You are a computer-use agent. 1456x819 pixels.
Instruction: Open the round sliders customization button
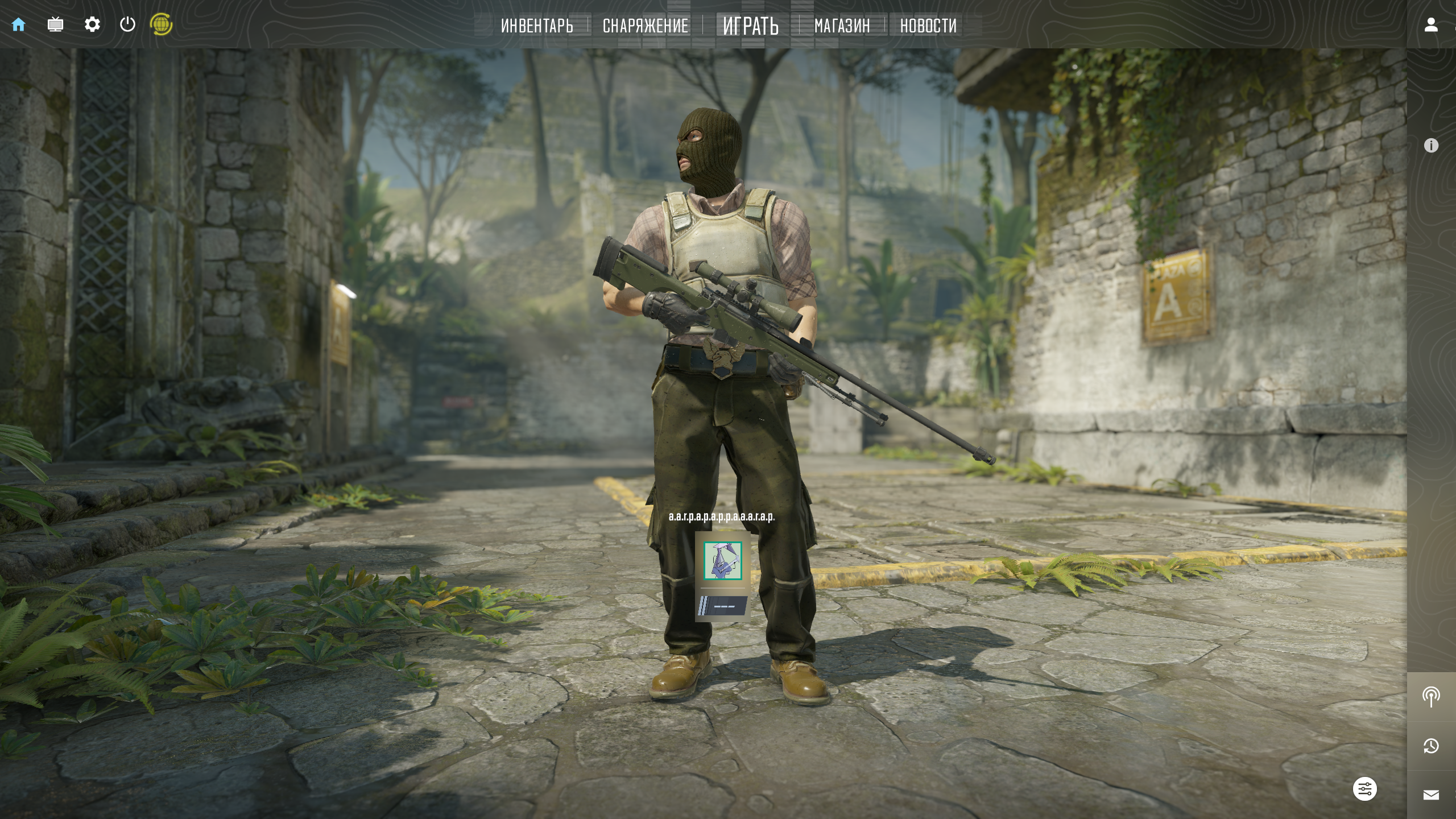(1364, 789)
